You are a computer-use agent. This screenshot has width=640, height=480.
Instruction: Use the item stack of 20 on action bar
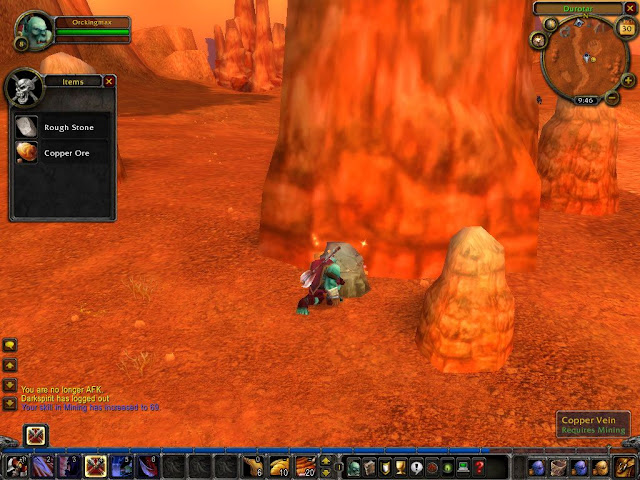305,466
